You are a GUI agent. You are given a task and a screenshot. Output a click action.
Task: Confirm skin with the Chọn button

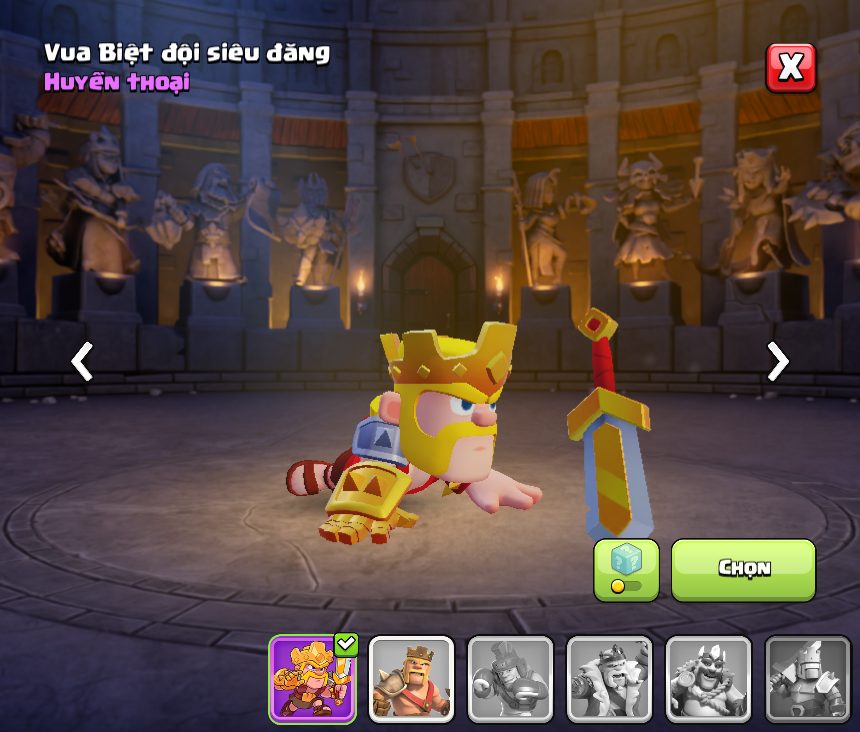click(x=743, y=569)
